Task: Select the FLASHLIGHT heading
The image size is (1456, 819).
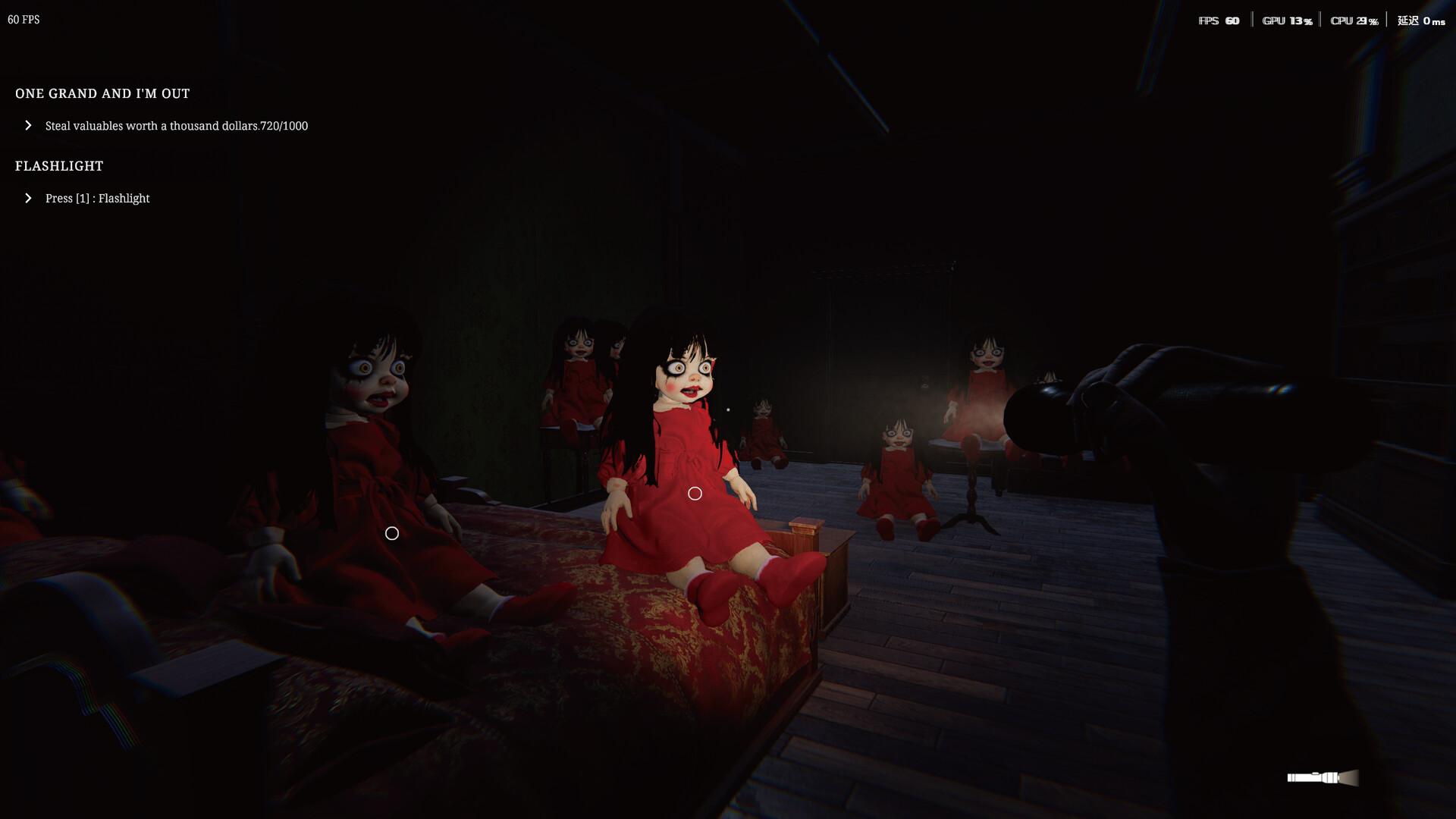Action: 58,166
